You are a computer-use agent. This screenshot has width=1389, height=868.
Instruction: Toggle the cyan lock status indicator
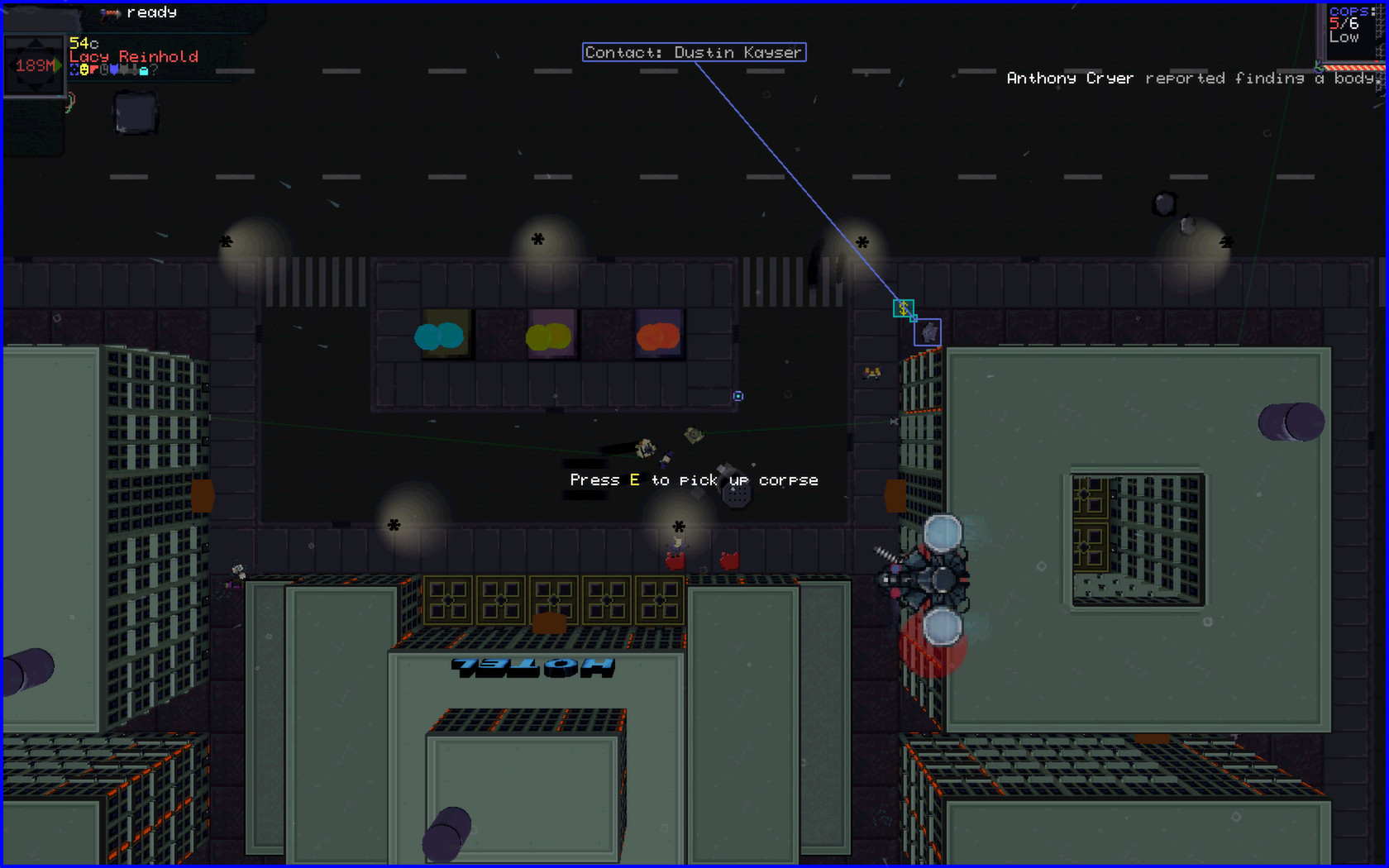pyautogui.click(x=143, y=70)
